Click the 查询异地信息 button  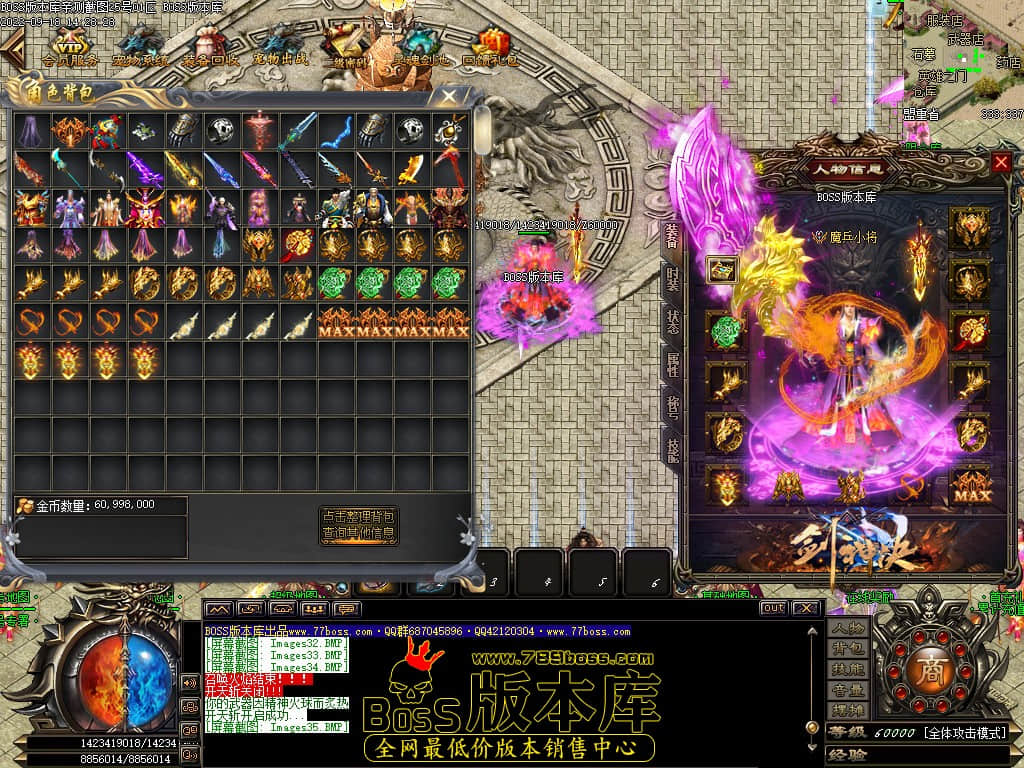pyautogui.click(x=359, y=534)
